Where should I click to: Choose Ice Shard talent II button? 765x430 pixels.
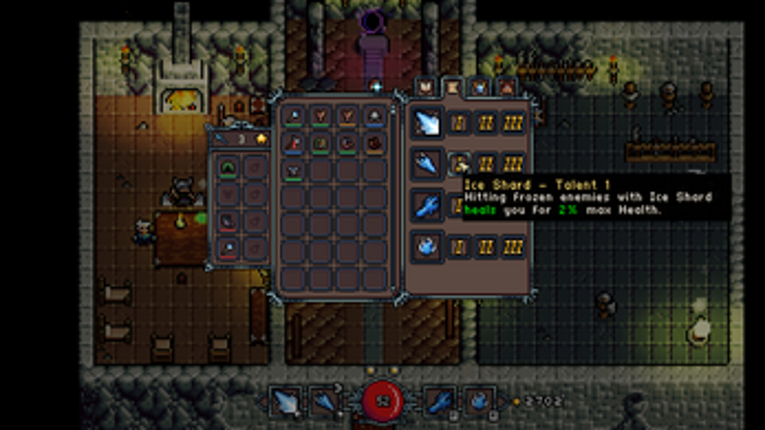487,164
